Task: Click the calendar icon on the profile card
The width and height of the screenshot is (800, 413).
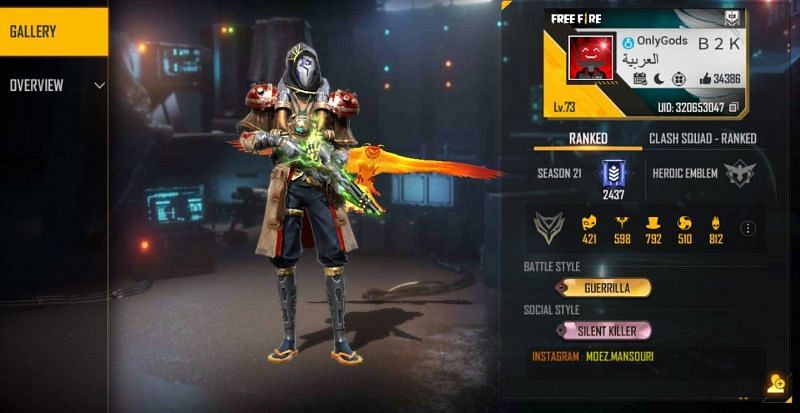Action: 641,78
